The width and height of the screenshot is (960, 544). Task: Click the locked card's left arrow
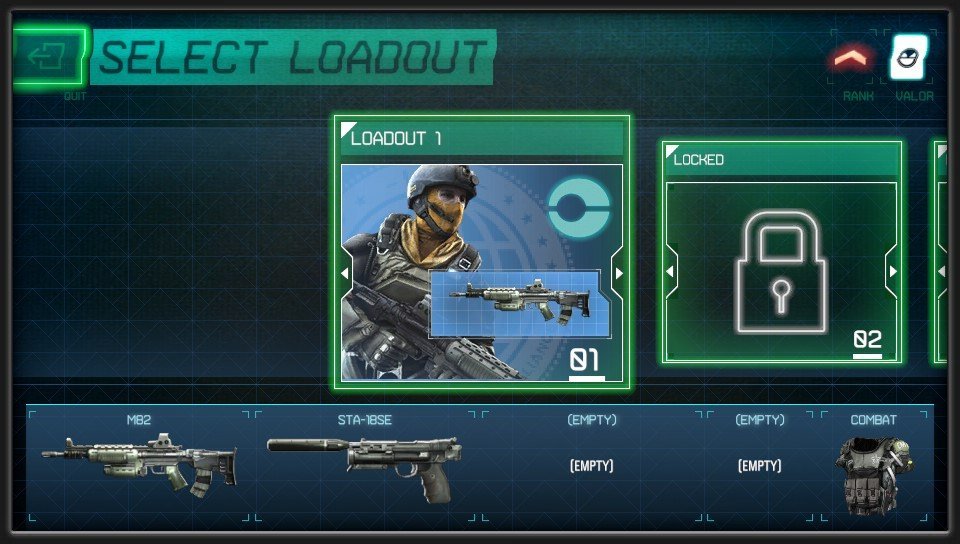(671, 271)
